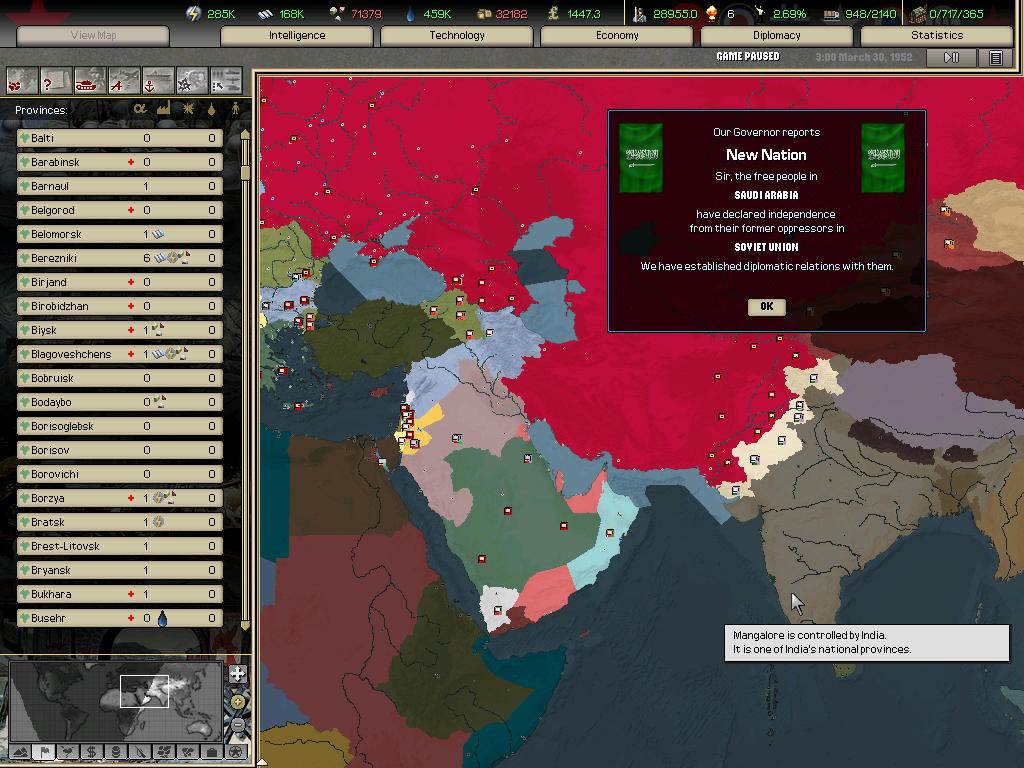
Task: Zoom out with the minimap minus button
Action: pos(237,724)
